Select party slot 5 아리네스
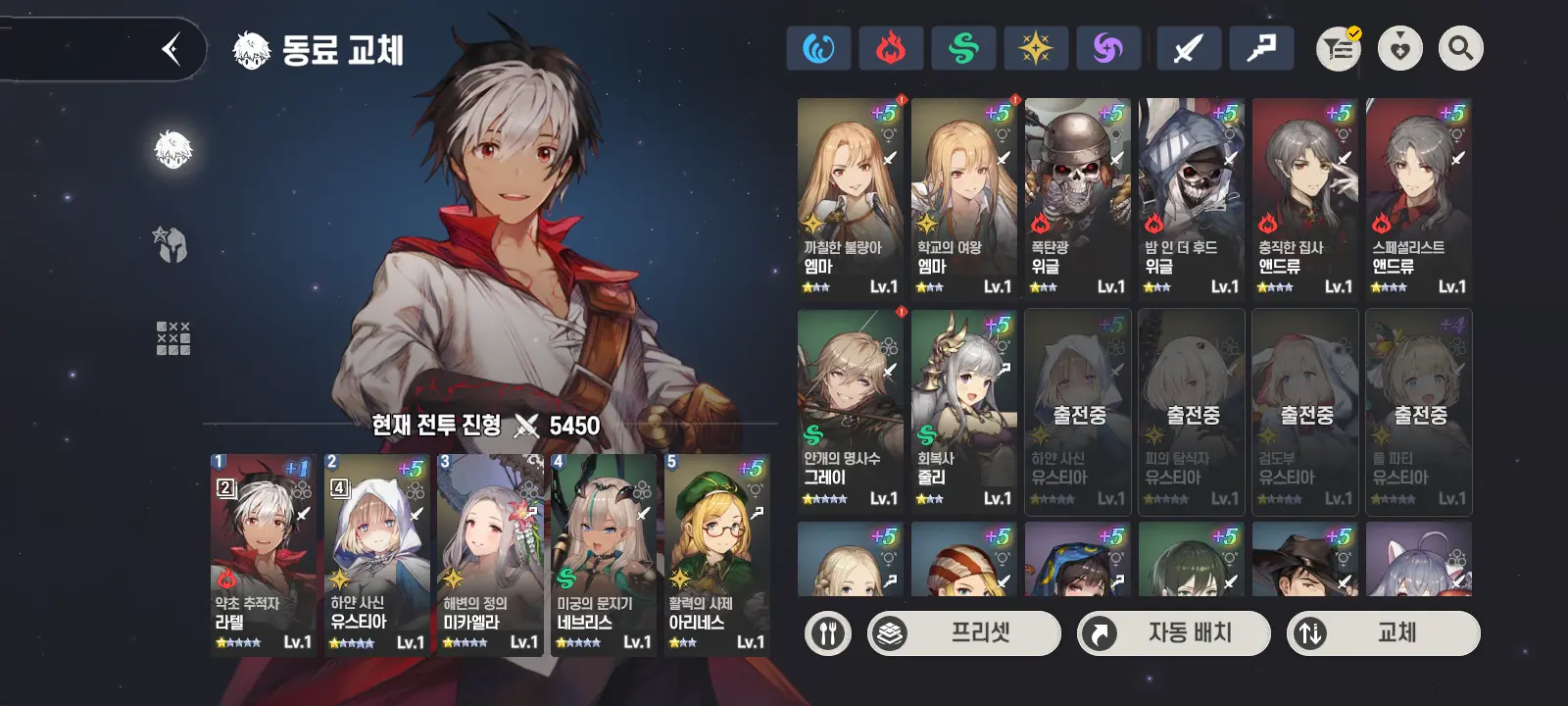The width and height of the screenshot is (1568, 706). tap(716, 554)
